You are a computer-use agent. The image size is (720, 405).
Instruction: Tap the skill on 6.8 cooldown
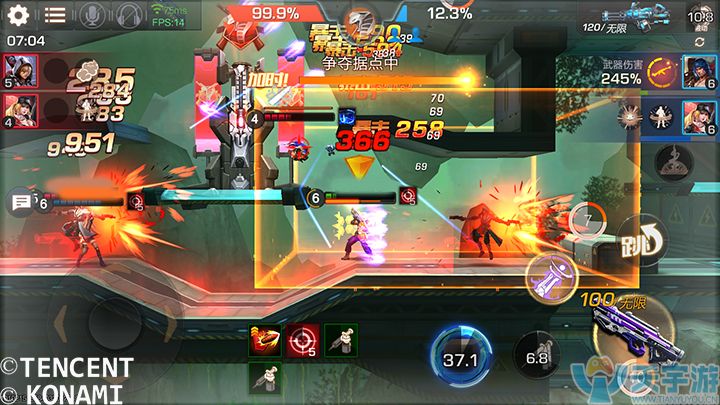[x=536, y=357]
